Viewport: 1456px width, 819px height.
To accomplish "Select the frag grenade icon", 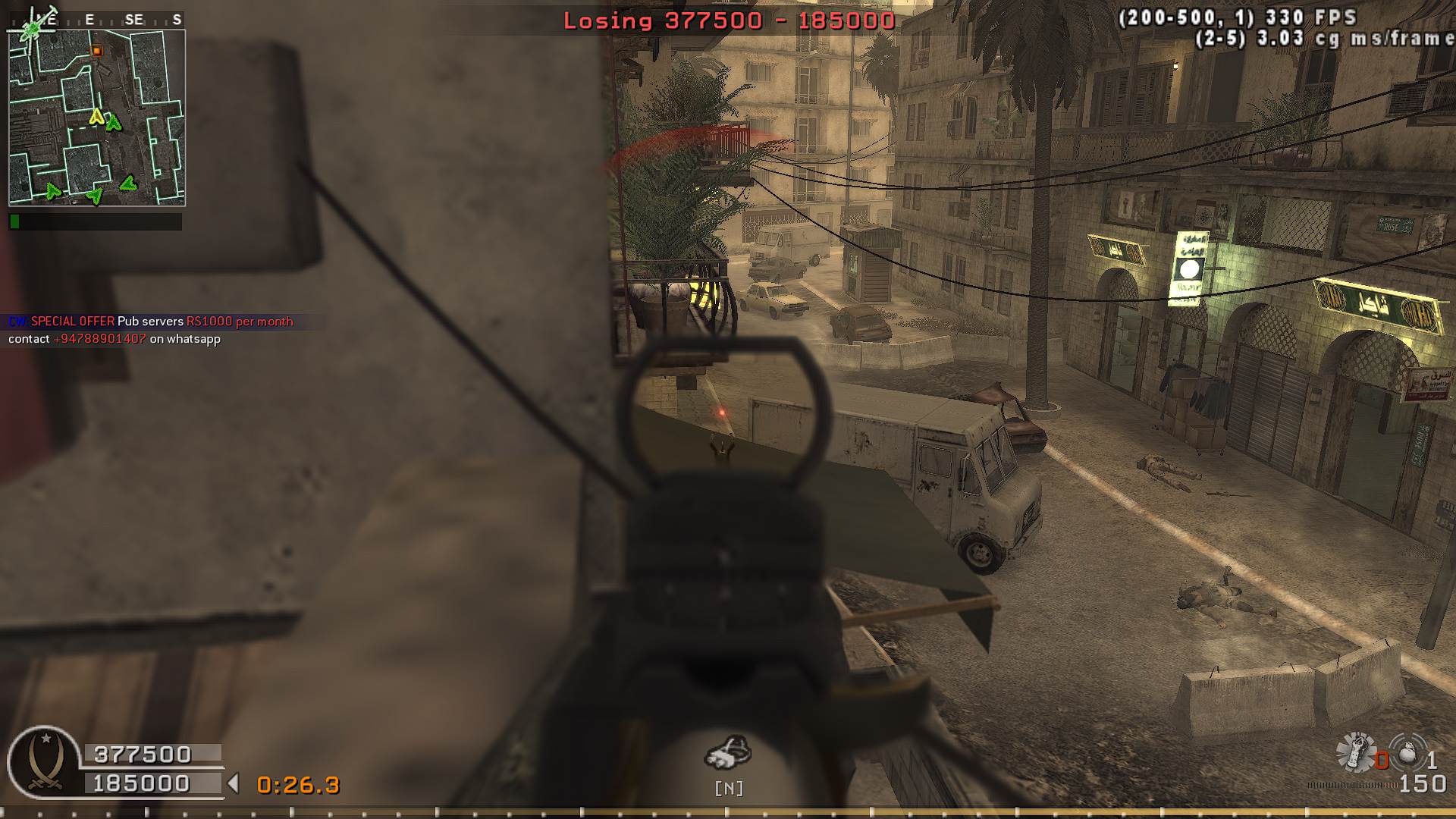I will click(x=1407, y=756).
